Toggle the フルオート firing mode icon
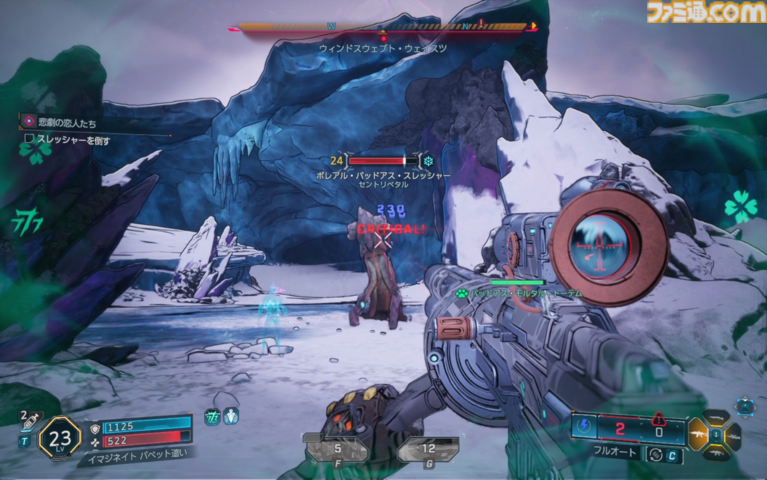Image resolution: width=767 pixels, height=480 pixels. click(658, 454)
